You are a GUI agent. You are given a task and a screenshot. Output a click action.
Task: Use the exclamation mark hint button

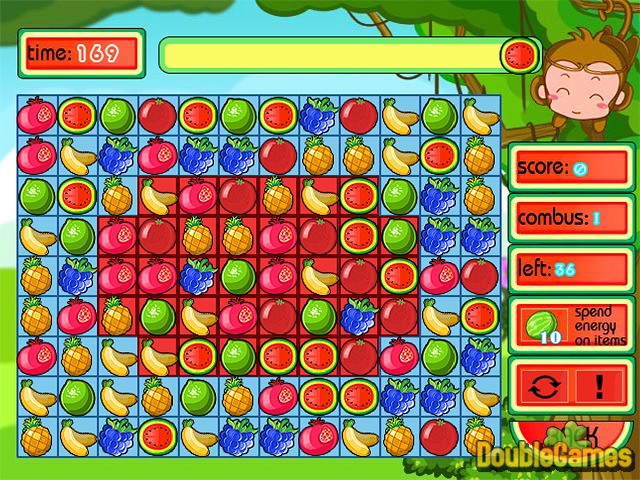[599, 384]
